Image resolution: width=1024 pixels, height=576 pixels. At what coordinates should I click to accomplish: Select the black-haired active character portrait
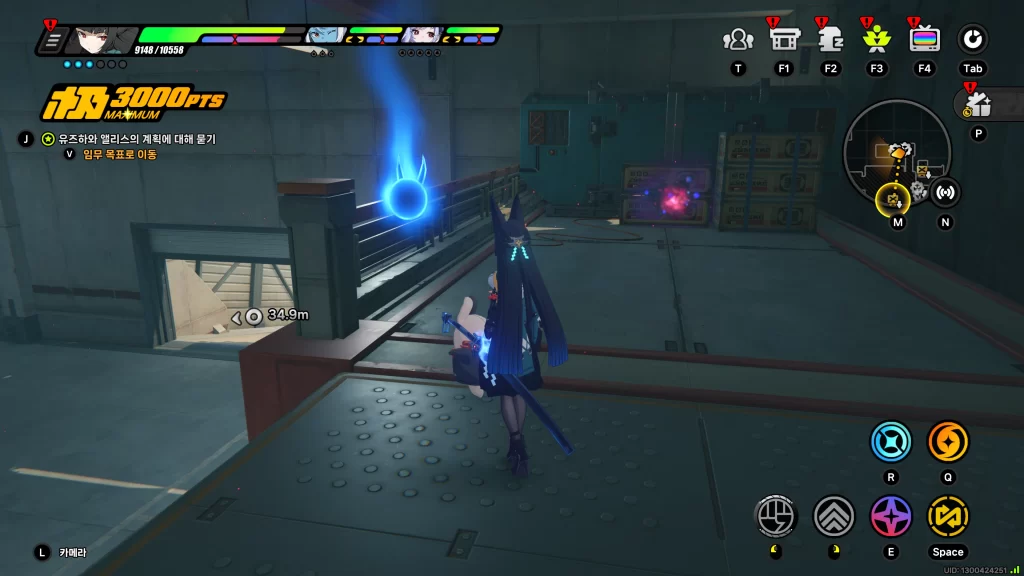[102, 40]
